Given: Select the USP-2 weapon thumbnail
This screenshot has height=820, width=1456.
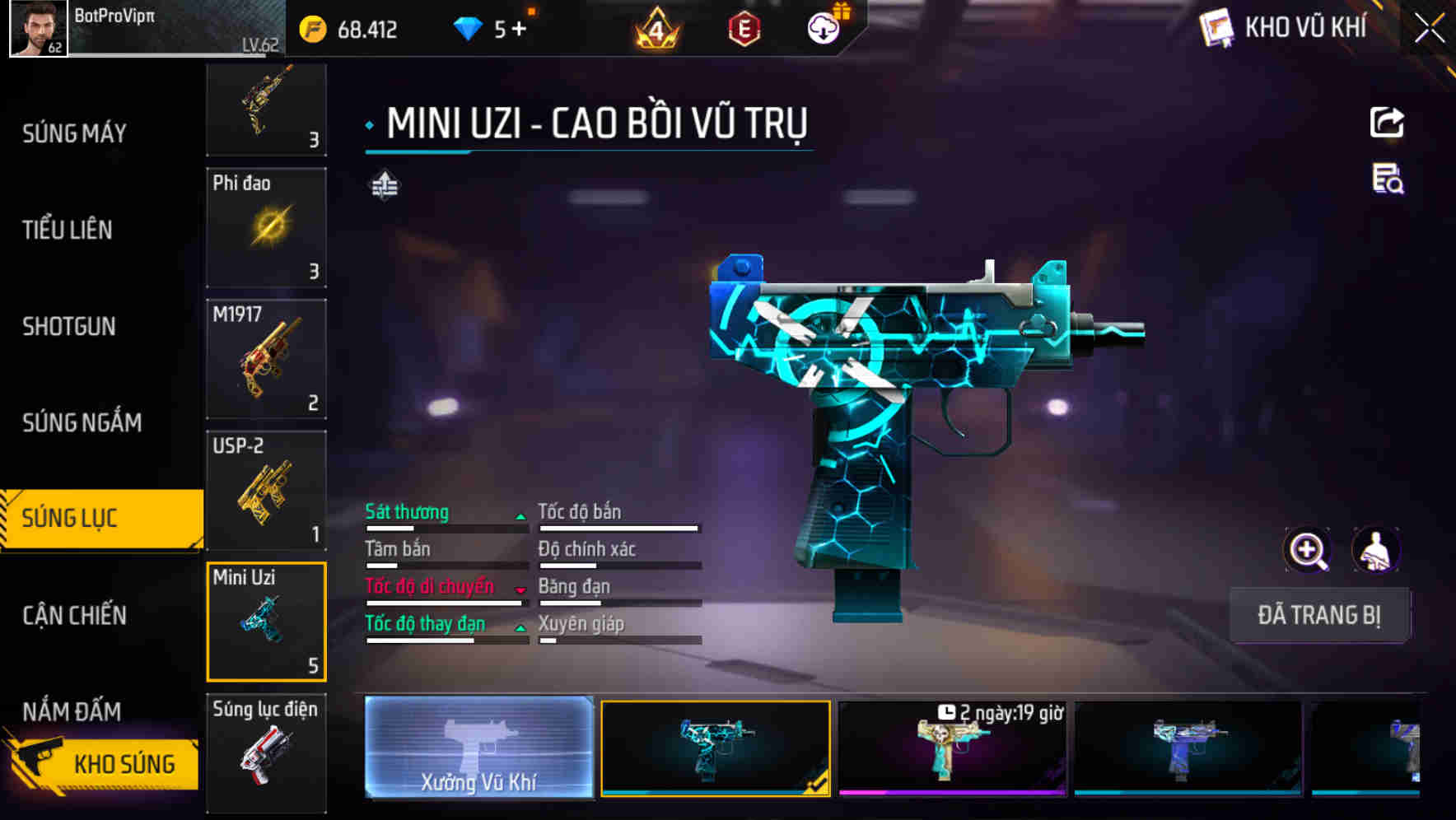Looking at the screenshot, I should (x=266, y=491).
